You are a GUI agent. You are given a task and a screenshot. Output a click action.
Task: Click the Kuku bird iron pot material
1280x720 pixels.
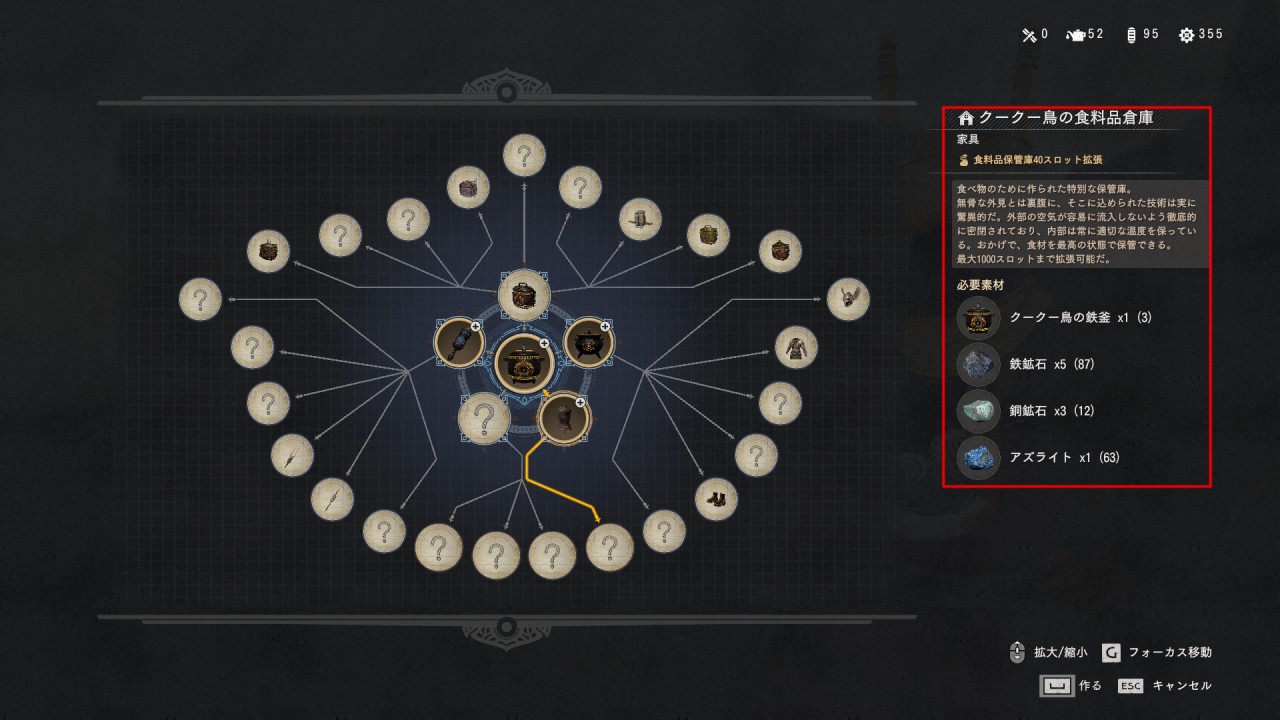[x=978, y=318]
